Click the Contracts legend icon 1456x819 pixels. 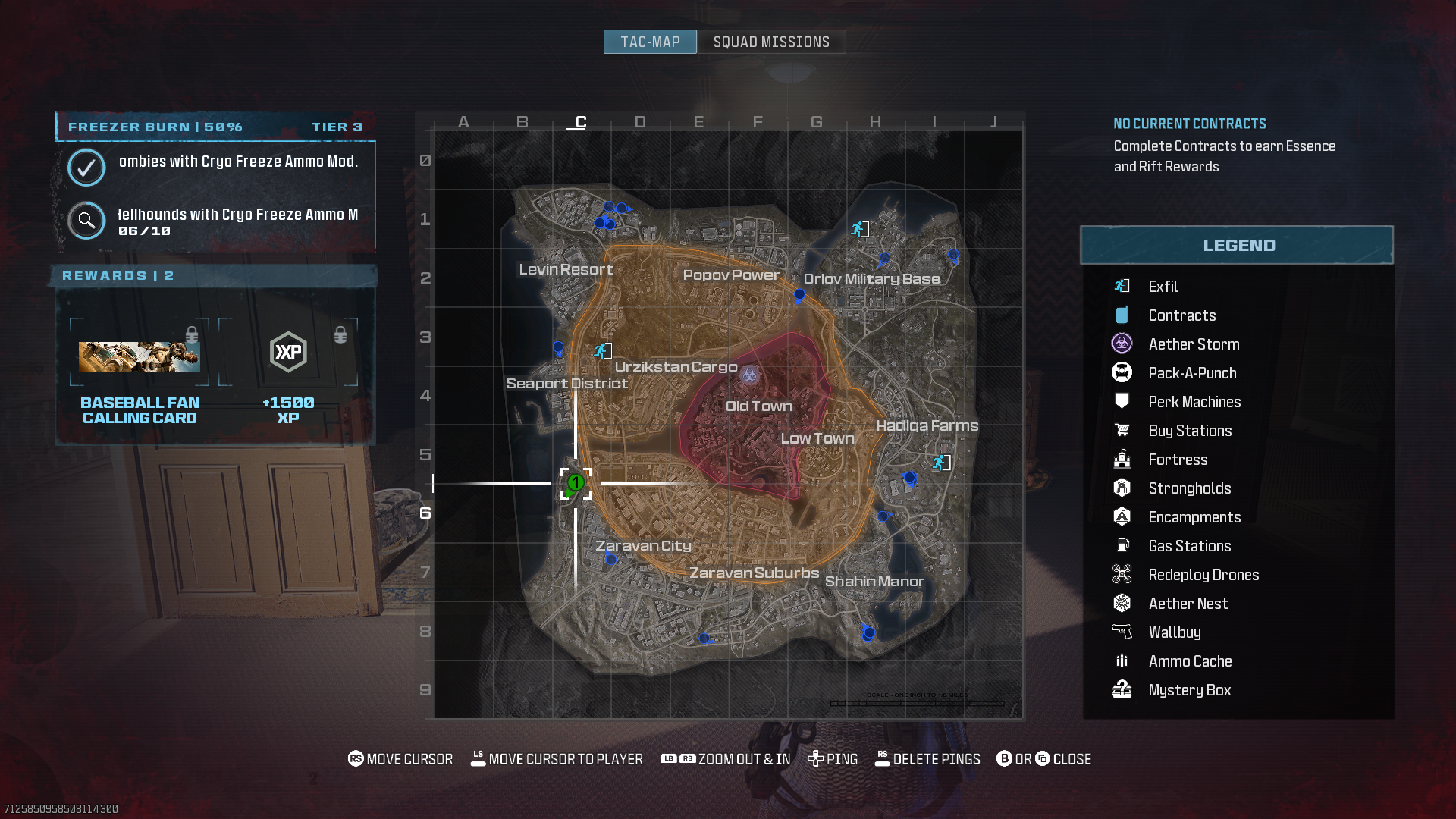pyautogui.click(x=1122, y=315)
